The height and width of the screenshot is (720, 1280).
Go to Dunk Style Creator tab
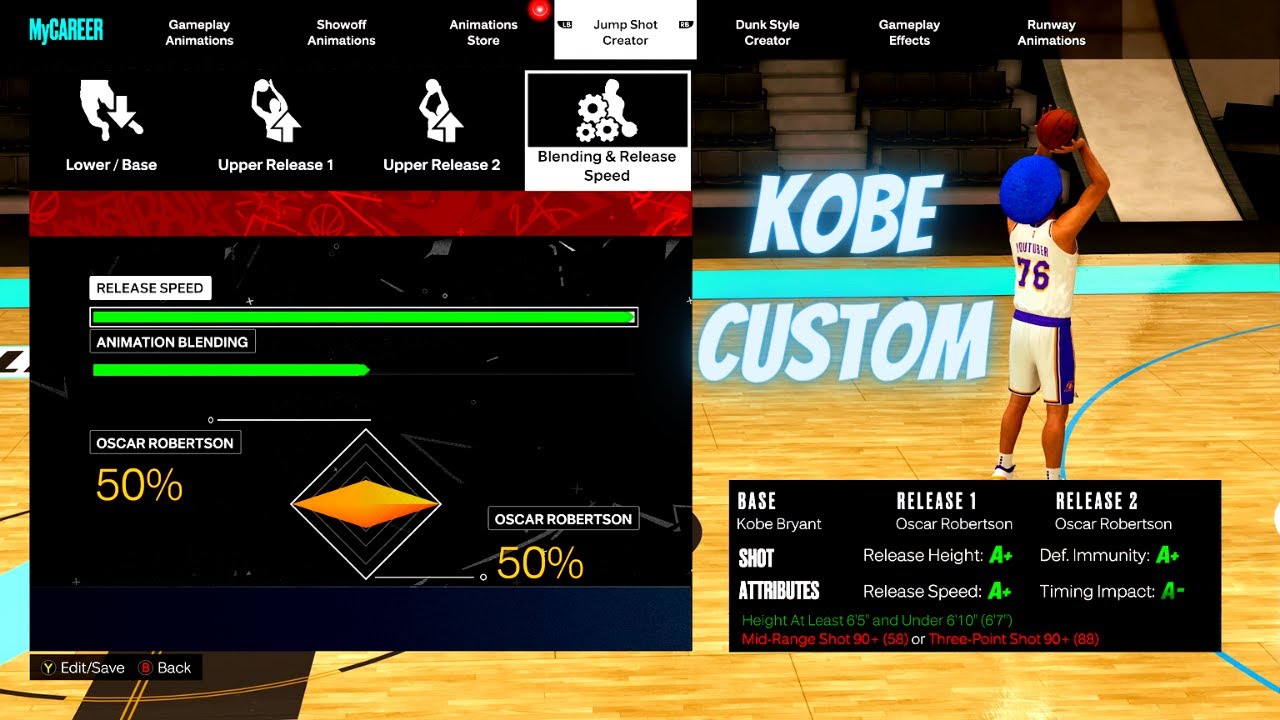[767, 32]
